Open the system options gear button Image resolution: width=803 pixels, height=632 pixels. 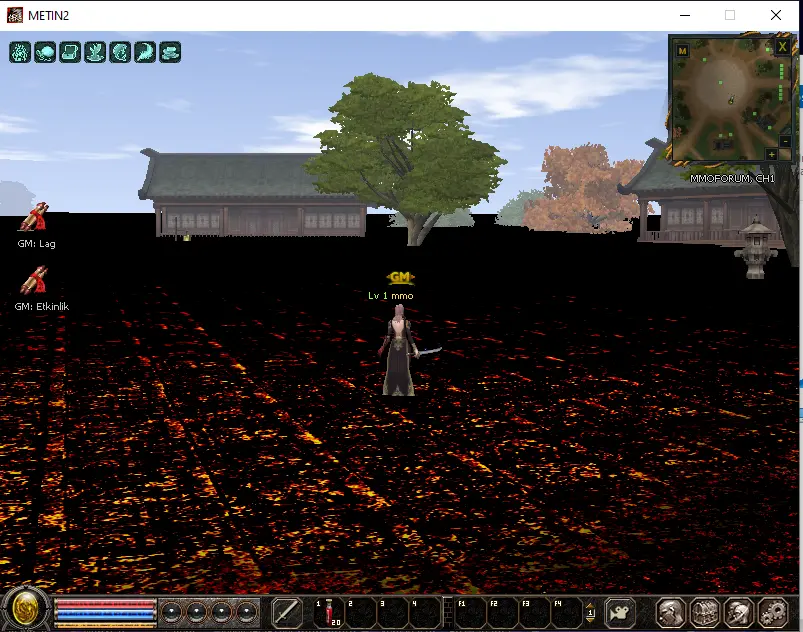[x=772, y=612]
